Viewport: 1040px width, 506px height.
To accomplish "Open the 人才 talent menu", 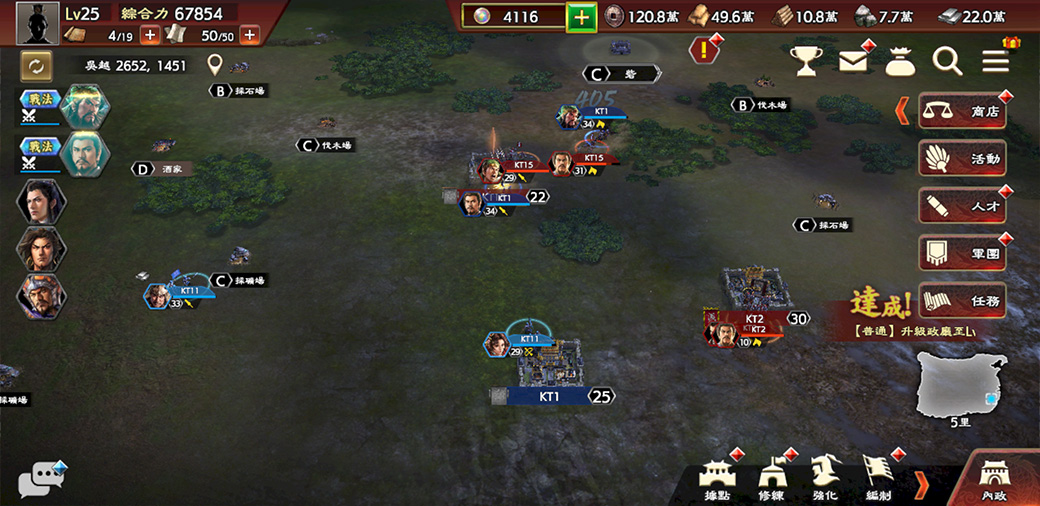I will click(x=962, y=205).
